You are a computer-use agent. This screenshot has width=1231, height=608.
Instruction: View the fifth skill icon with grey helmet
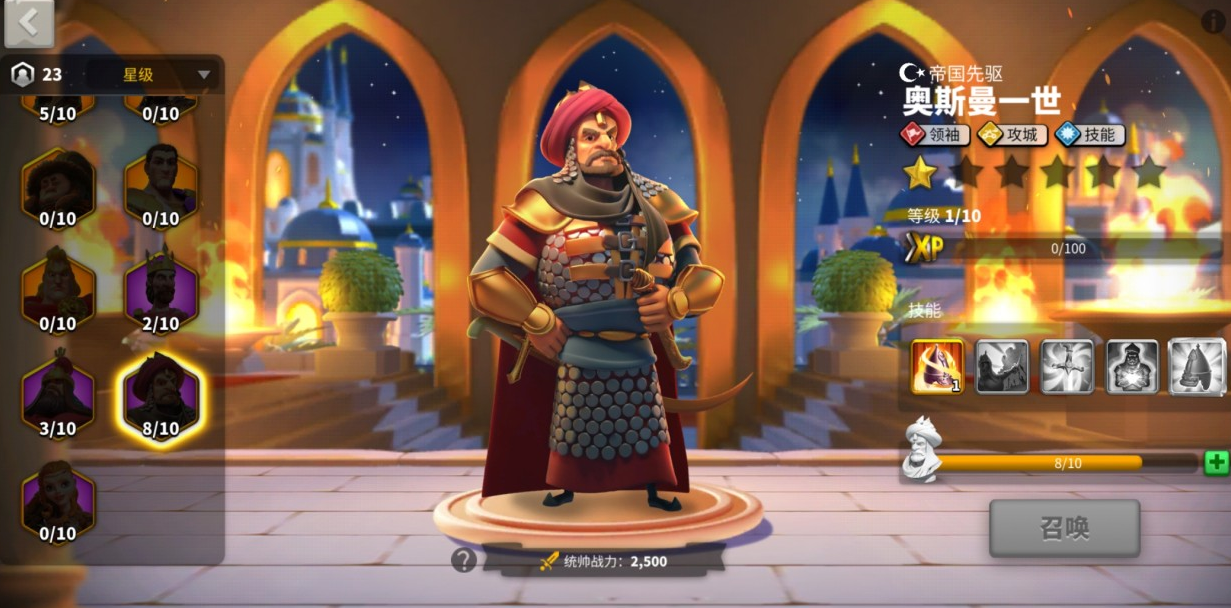click(1197, 366)
